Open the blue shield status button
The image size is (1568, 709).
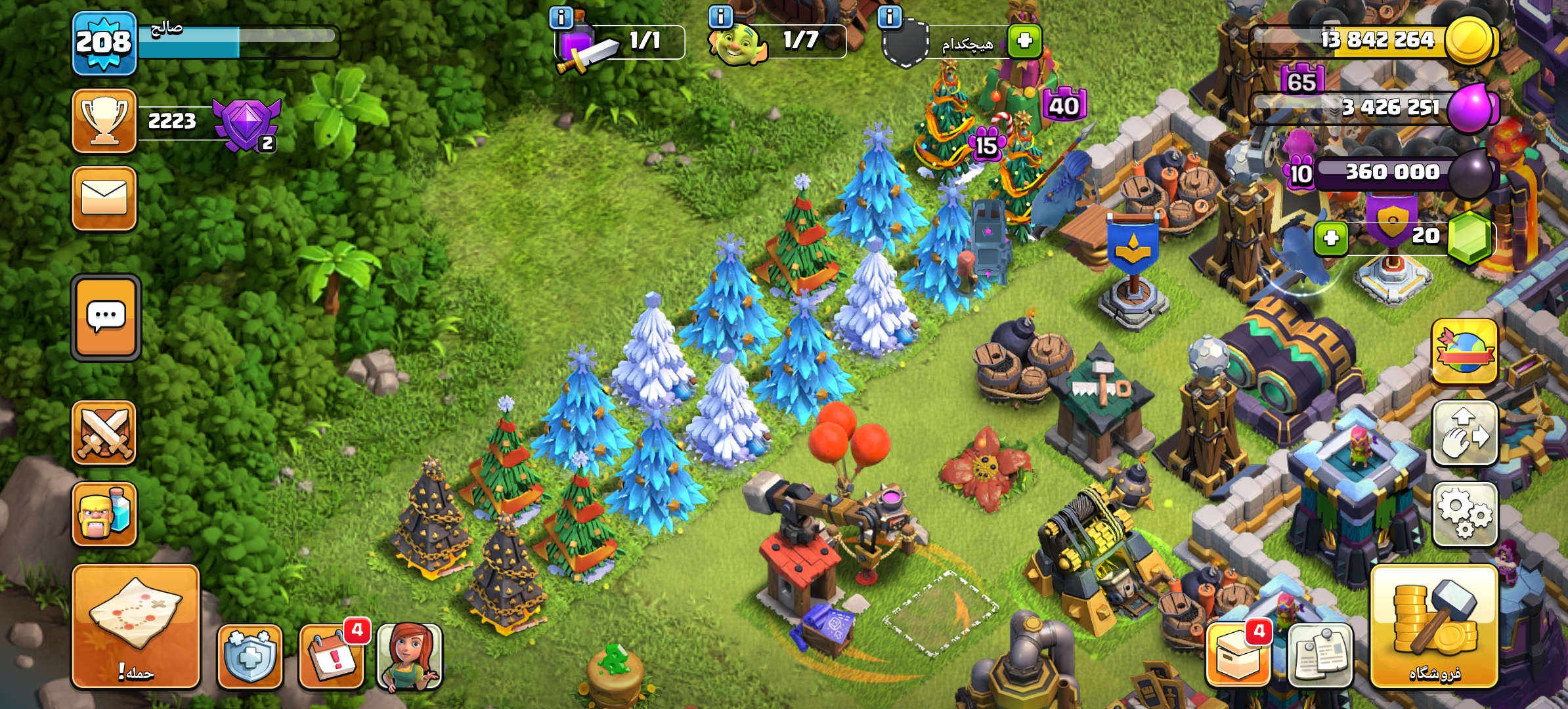click(x=250, y=656)
